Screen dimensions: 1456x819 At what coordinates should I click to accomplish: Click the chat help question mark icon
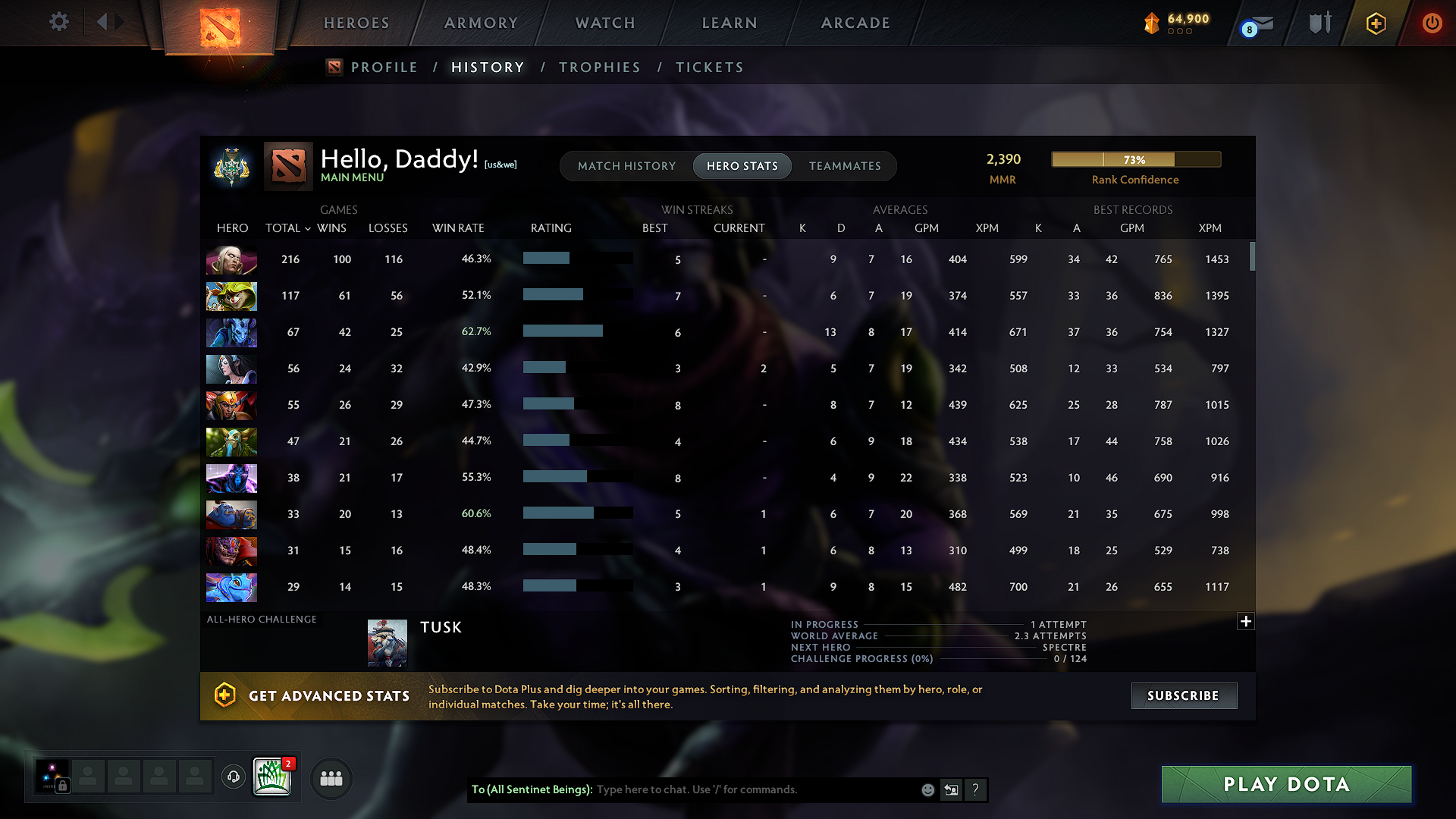(x=976, y=789)
